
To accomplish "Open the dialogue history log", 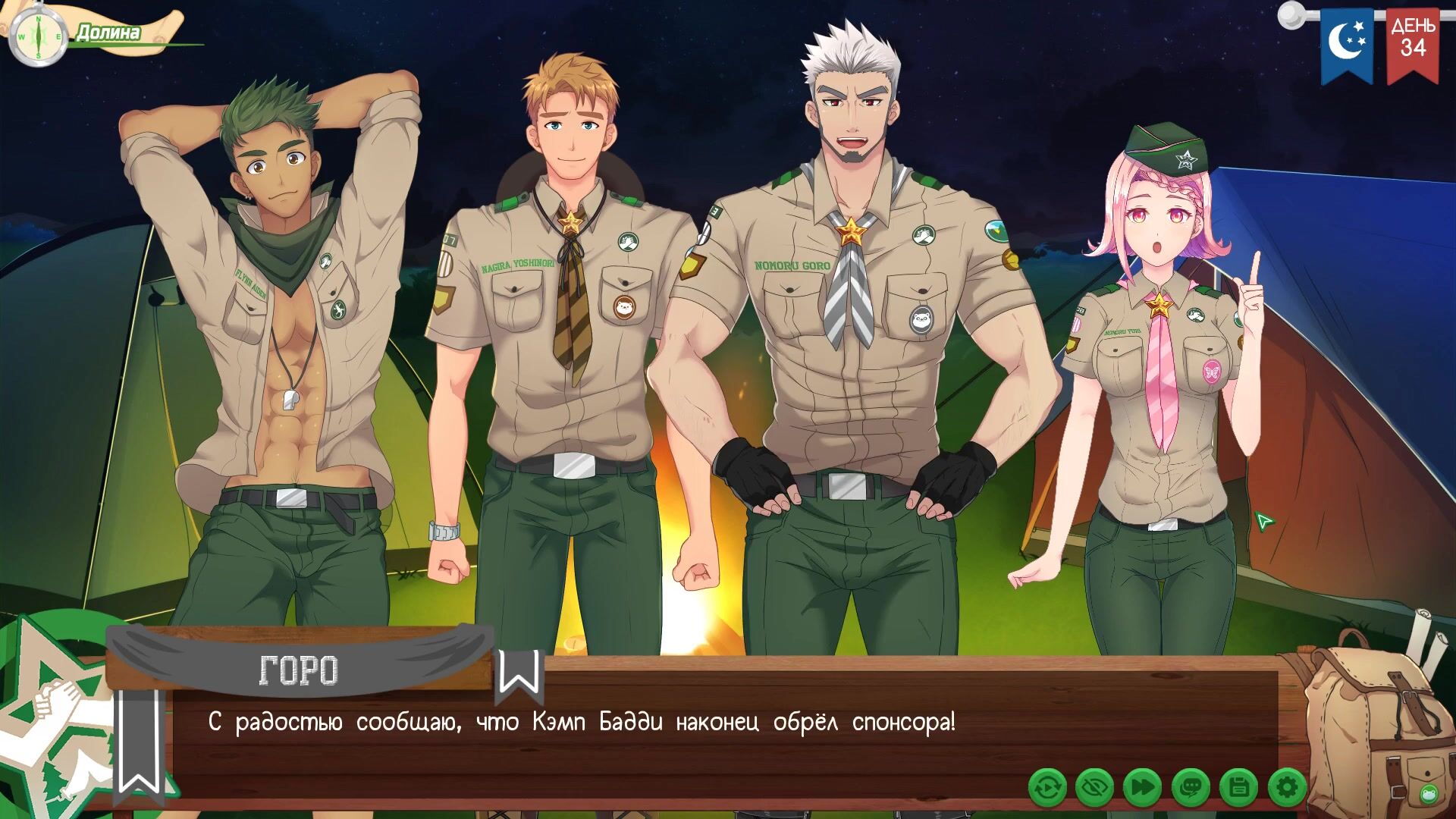I will [x=1191, y=789].
